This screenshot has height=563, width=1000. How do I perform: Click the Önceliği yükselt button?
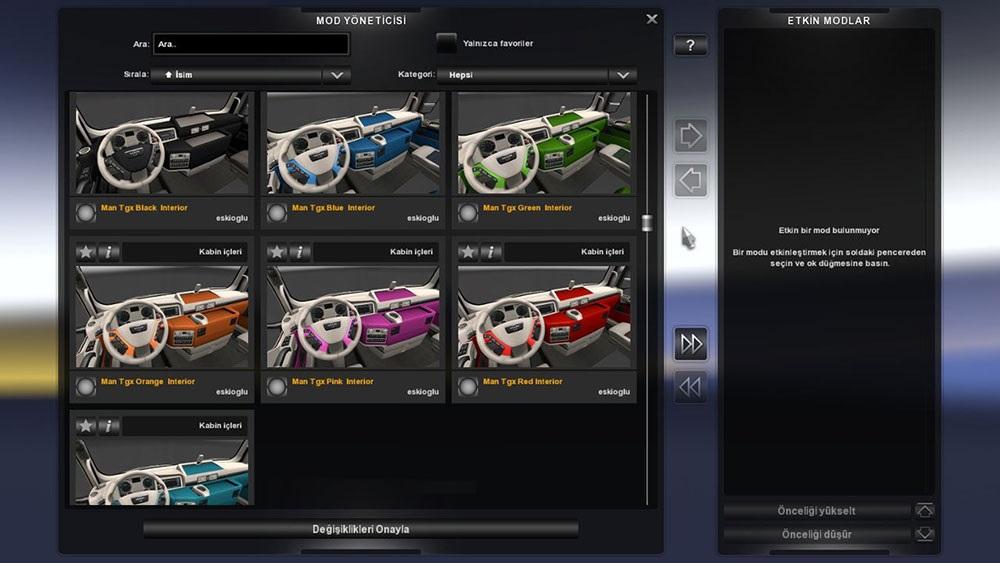[817, 511]
